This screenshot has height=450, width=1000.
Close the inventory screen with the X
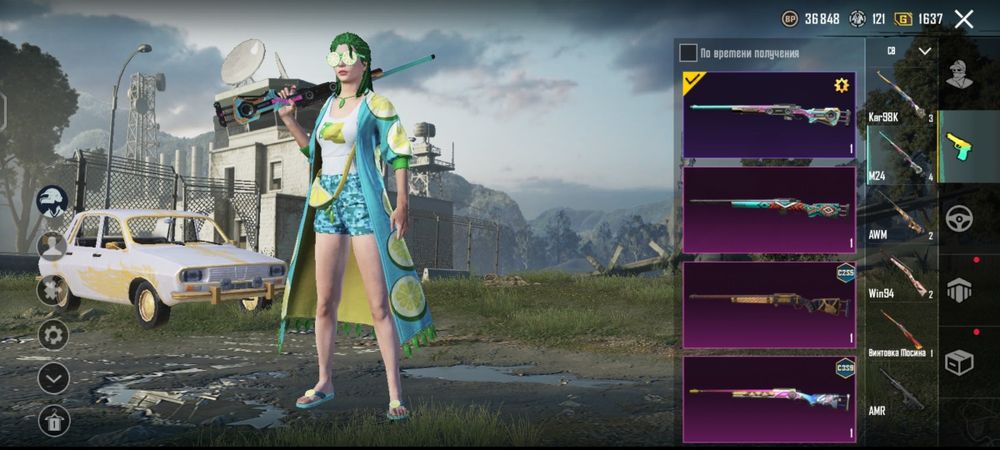pyautogui.click(x=964, y=18)
